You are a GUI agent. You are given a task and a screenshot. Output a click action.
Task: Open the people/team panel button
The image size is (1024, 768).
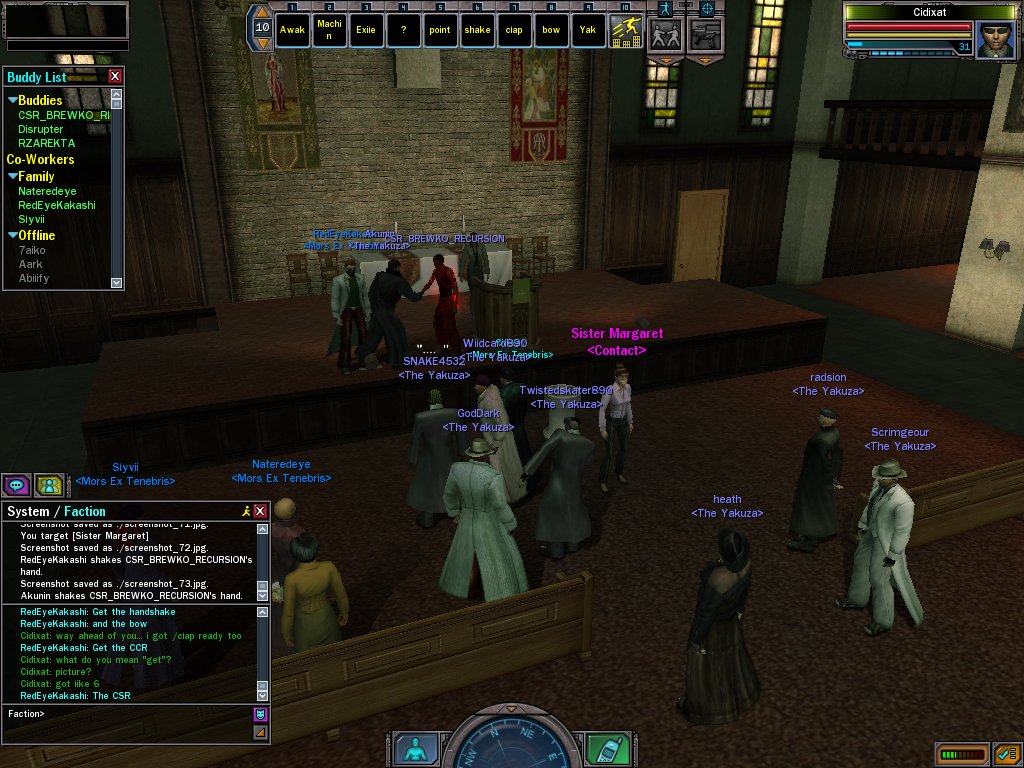[48, 486]
